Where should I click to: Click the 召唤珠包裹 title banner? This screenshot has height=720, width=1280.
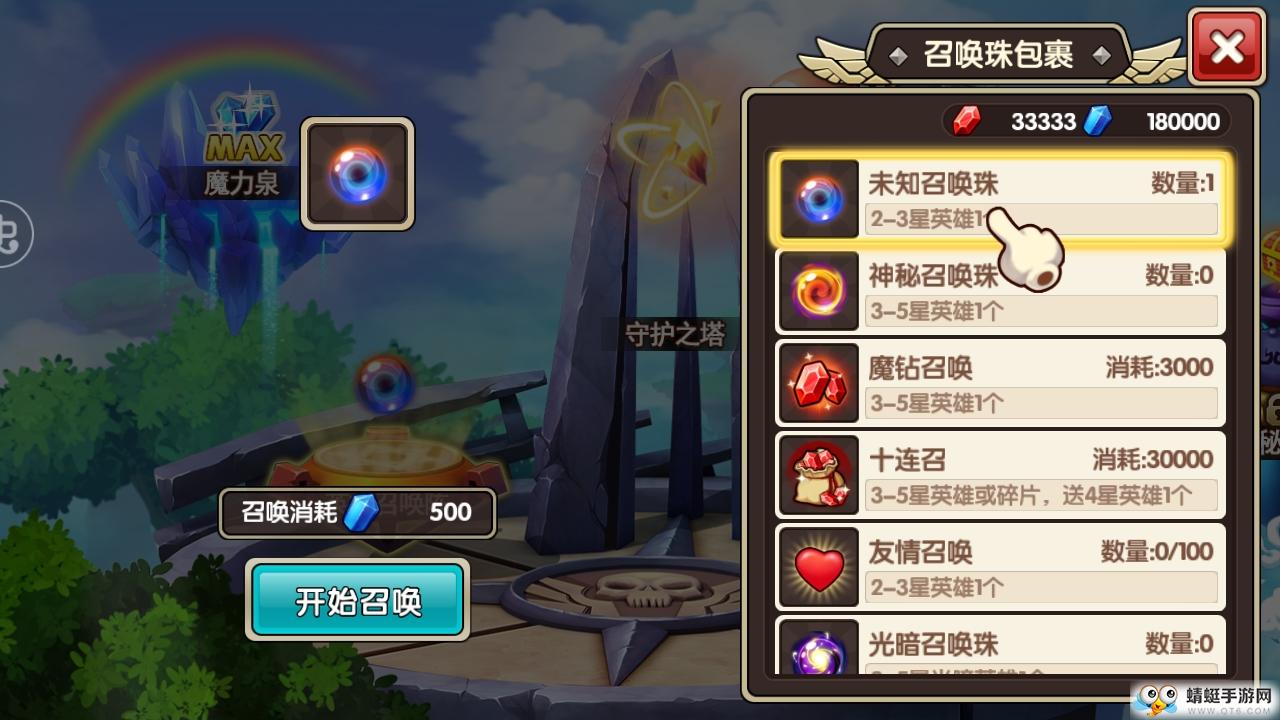(x=997, y=53)
